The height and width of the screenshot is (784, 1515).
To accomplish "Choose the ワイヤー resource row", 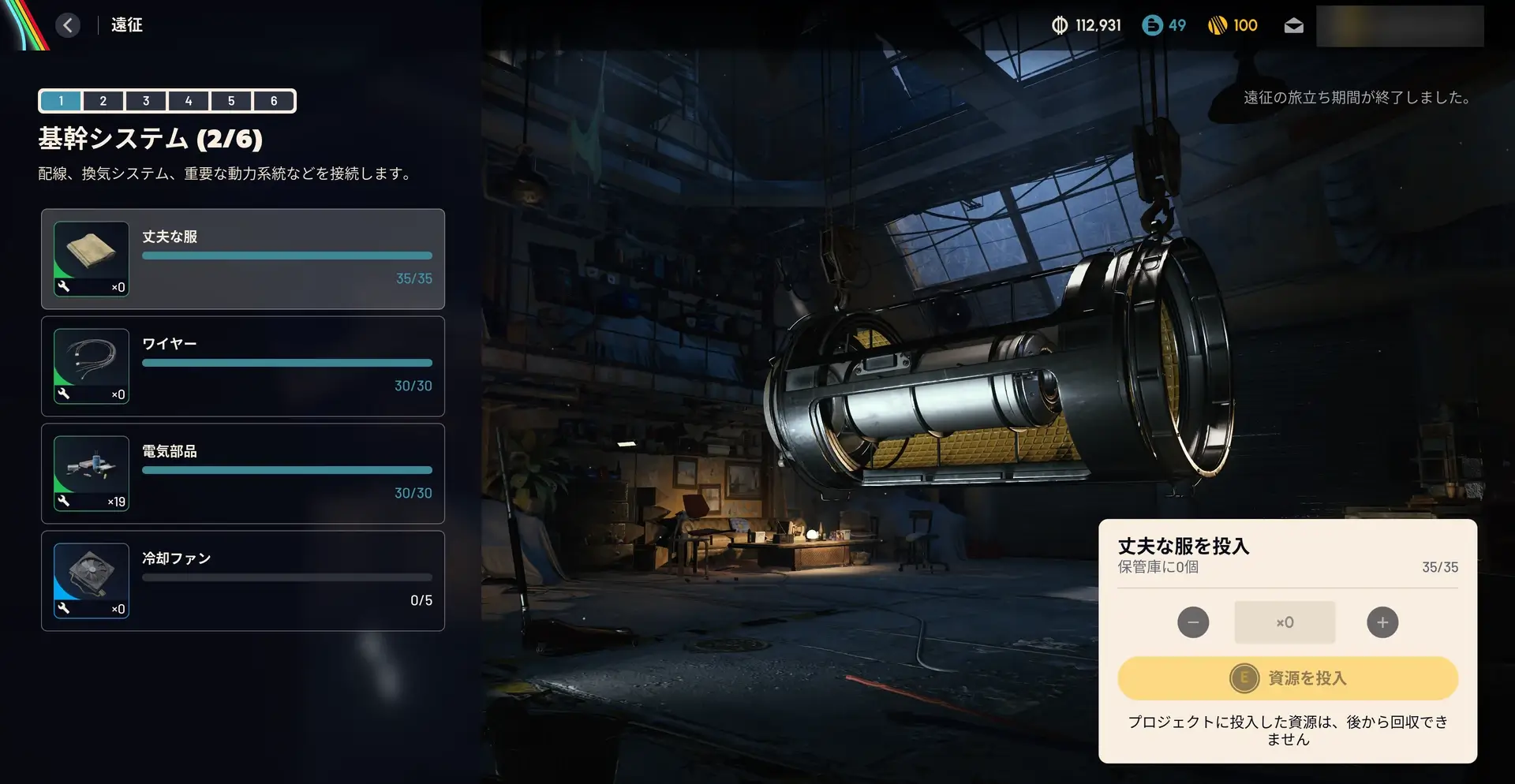I will [243, 366].
